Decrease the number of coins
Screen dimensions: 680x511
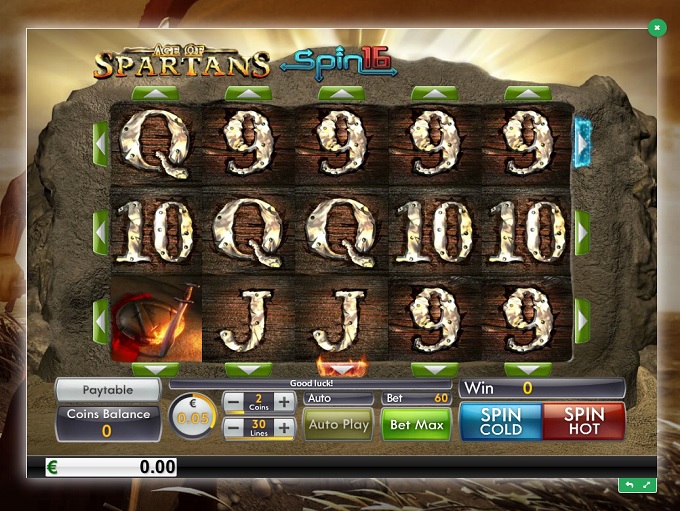(232, 402)
